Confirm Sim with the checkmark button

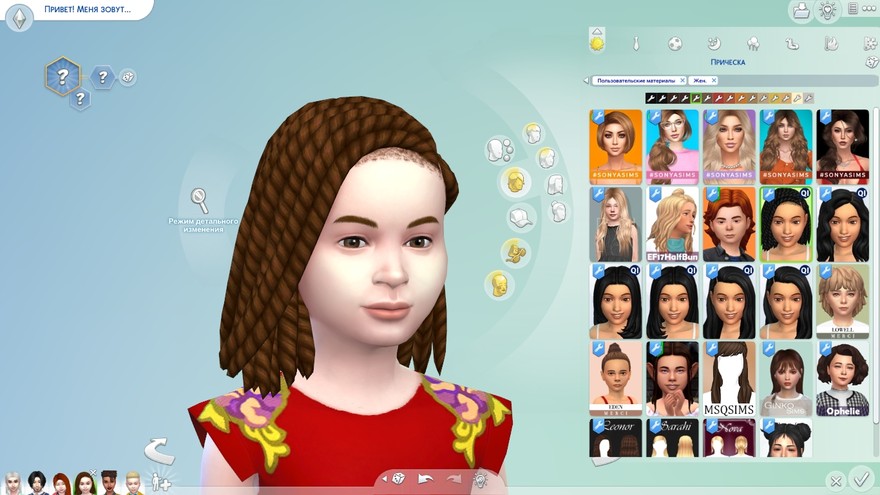pyautogui.click(x=859, y=478)
